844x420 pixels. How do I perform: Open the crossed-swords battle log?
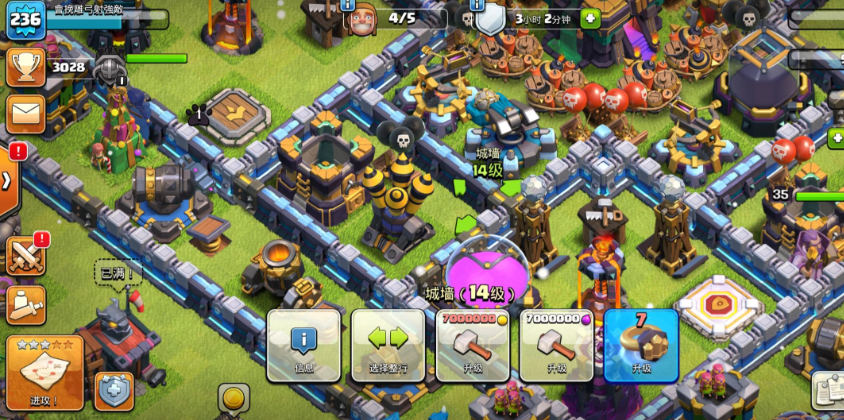click(x=25, y=255)
